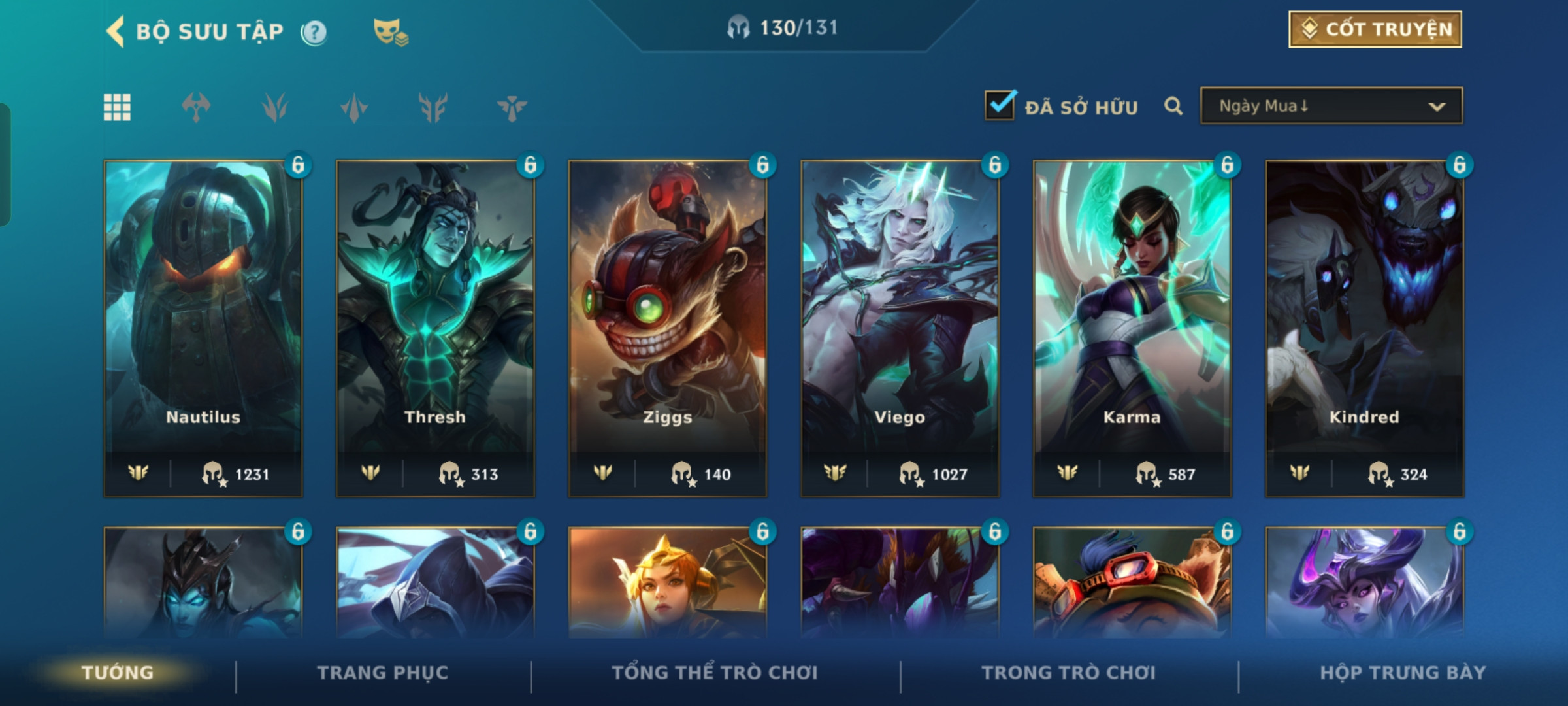Click the golden mask and coins icon

click(x=390, y=32)
